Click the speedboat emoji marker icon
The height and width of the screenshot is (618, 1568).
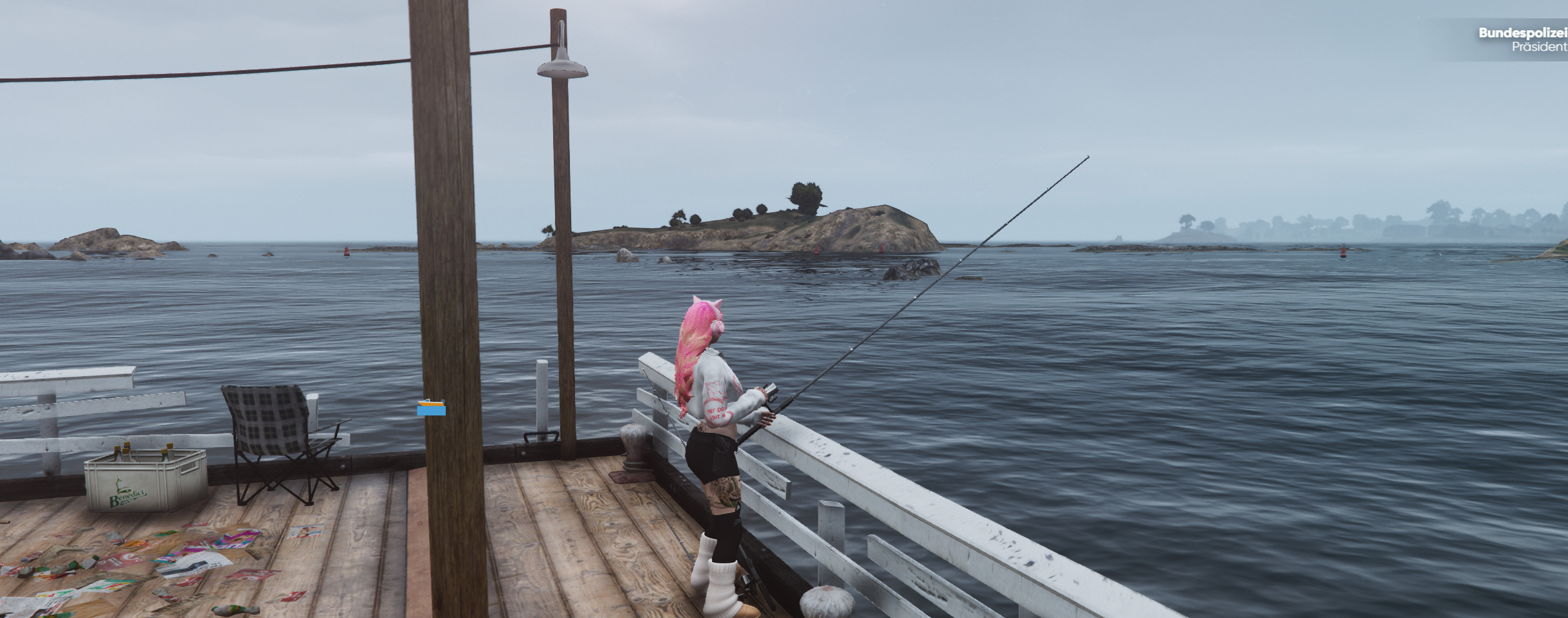coord(431,408)
